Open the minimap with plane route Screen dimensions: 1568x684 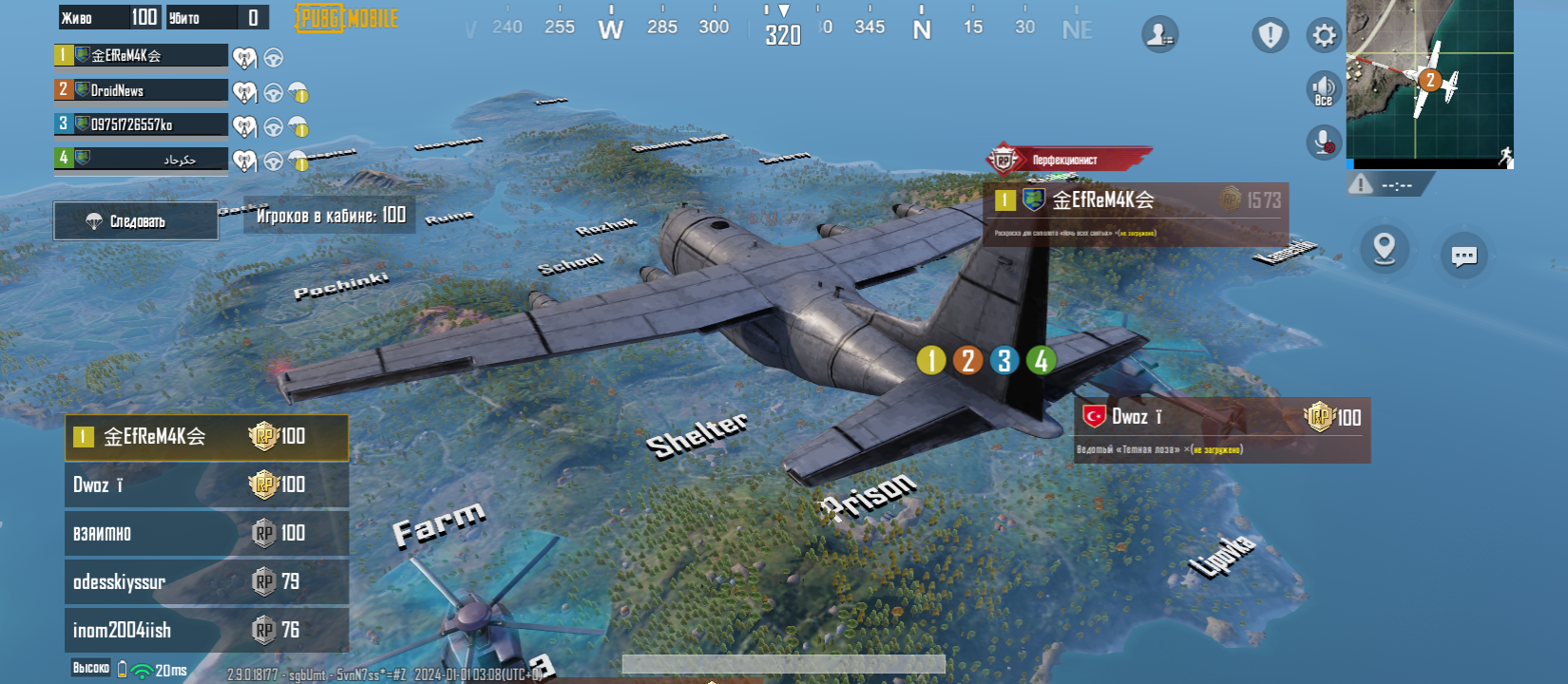click(x=1429, y=84)
